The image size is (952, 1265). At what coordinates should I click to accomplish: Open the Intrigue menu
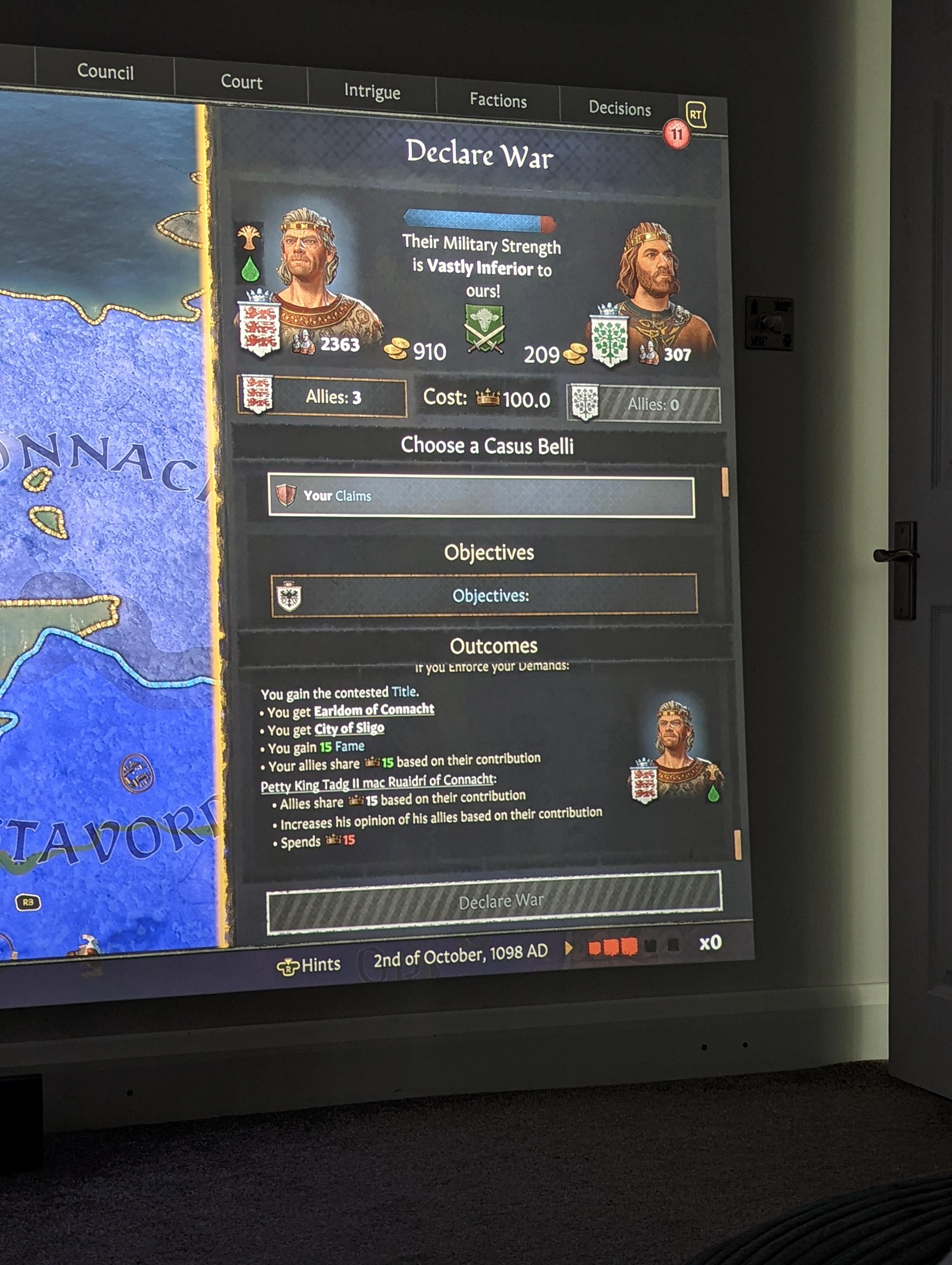[x=372, y=91]
